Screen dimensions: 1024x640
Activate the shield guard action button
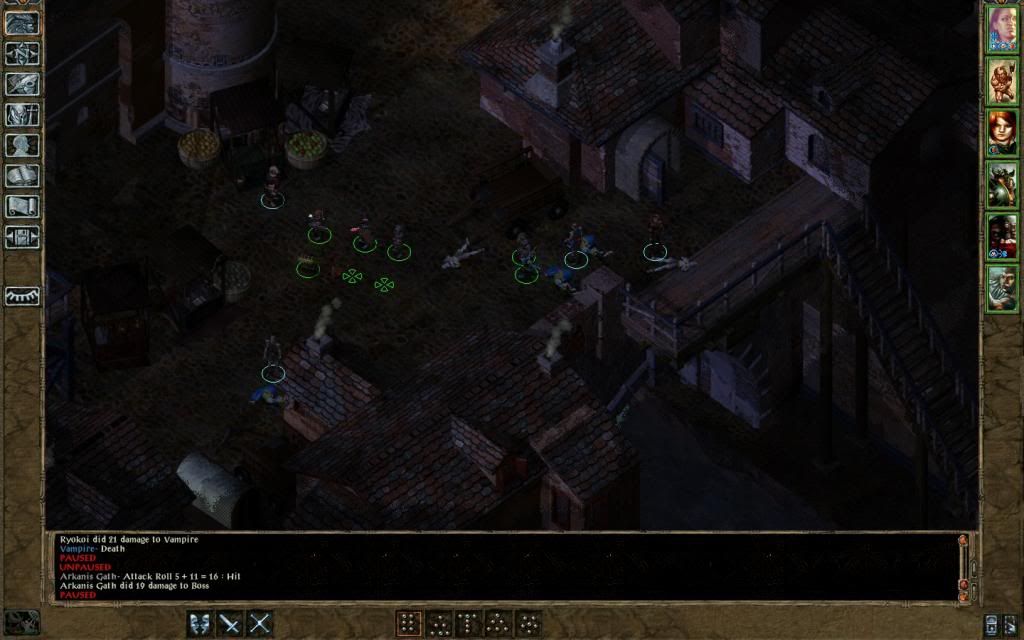coord(200,624)
